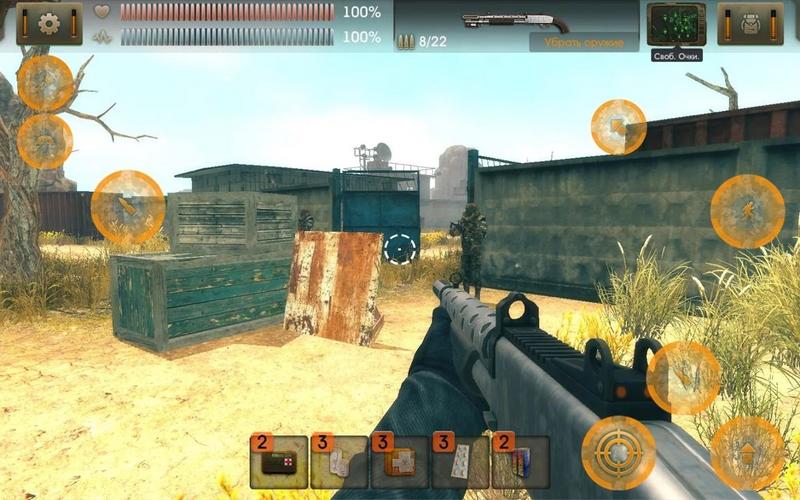The image size is (800, 500).
Task: Select the orange first aid kit slot
Action: (x=399, y=462)
